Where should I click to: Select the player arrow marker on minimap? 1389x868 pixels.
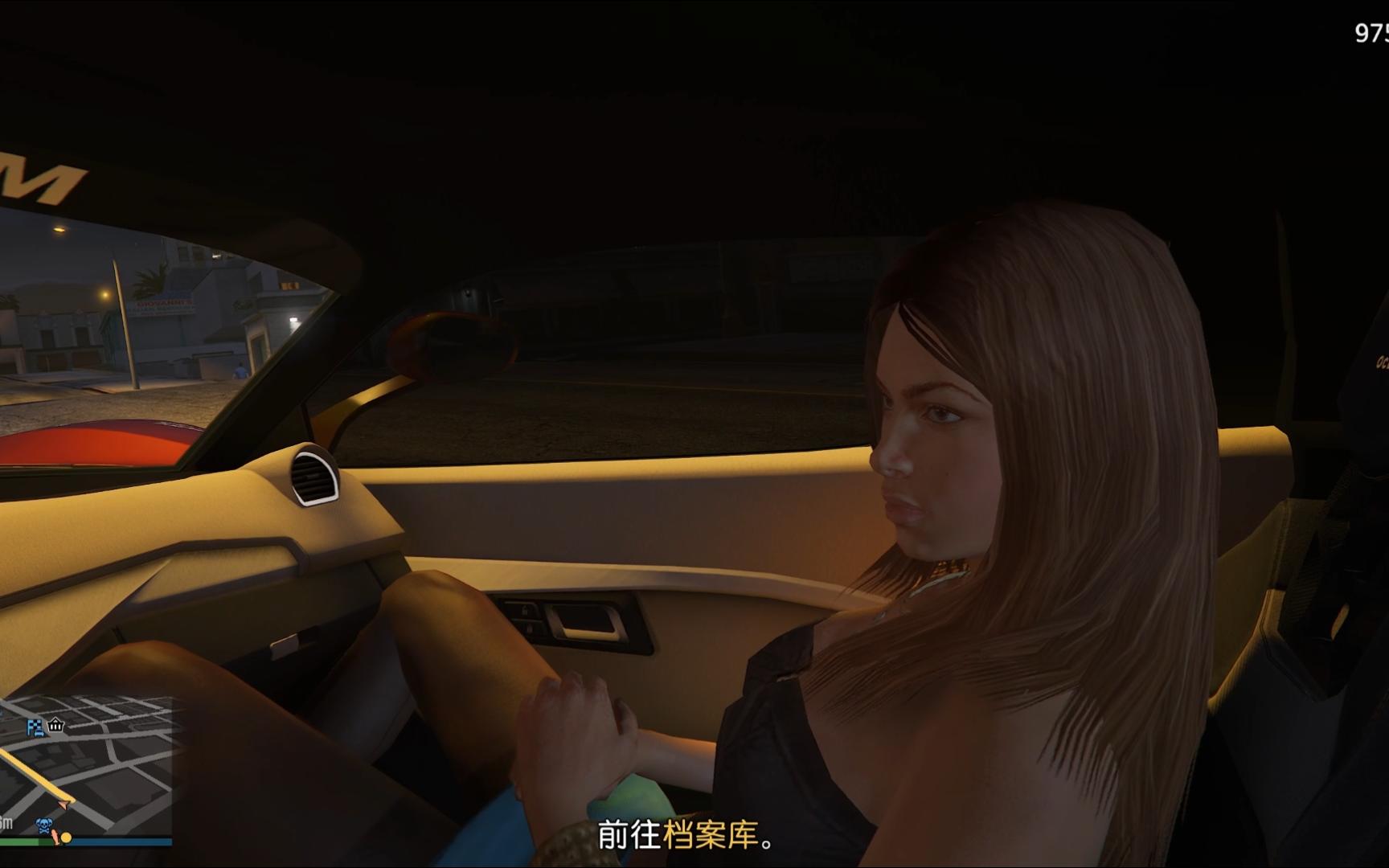pos(64,804)
